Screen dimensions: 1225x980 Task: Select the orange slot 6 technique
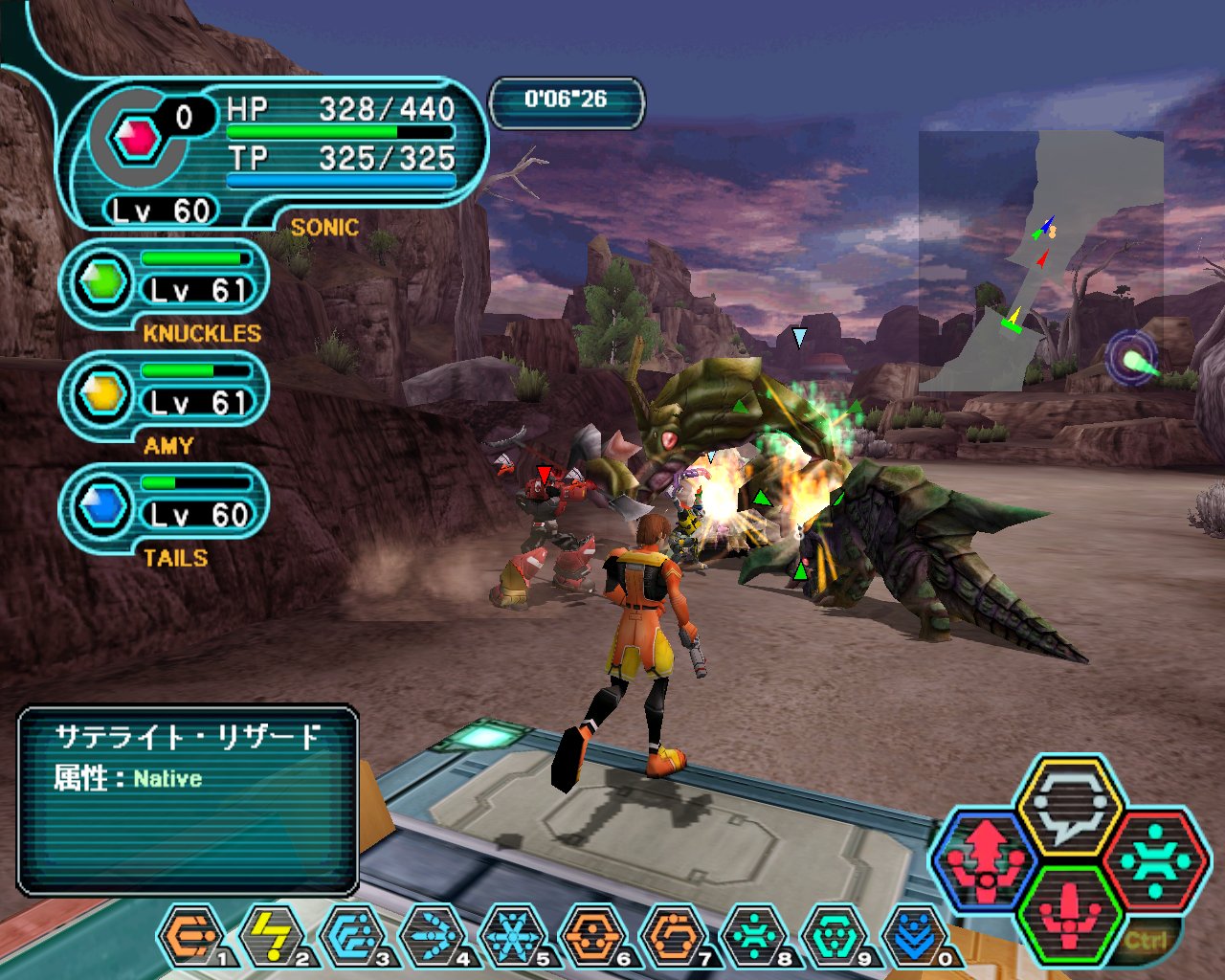[592, 935]
